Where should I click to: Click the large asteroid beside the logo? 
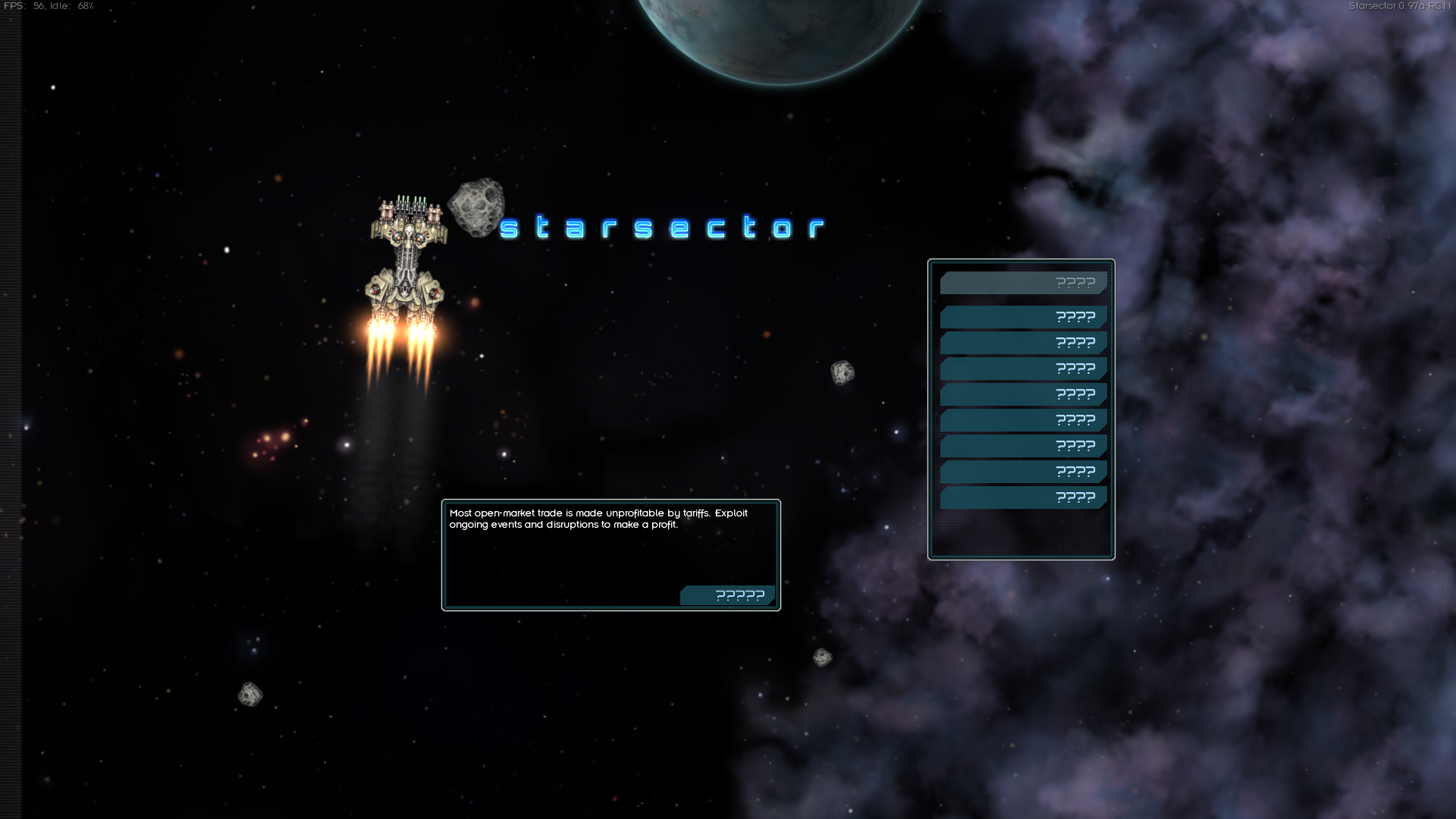point(478,209)
